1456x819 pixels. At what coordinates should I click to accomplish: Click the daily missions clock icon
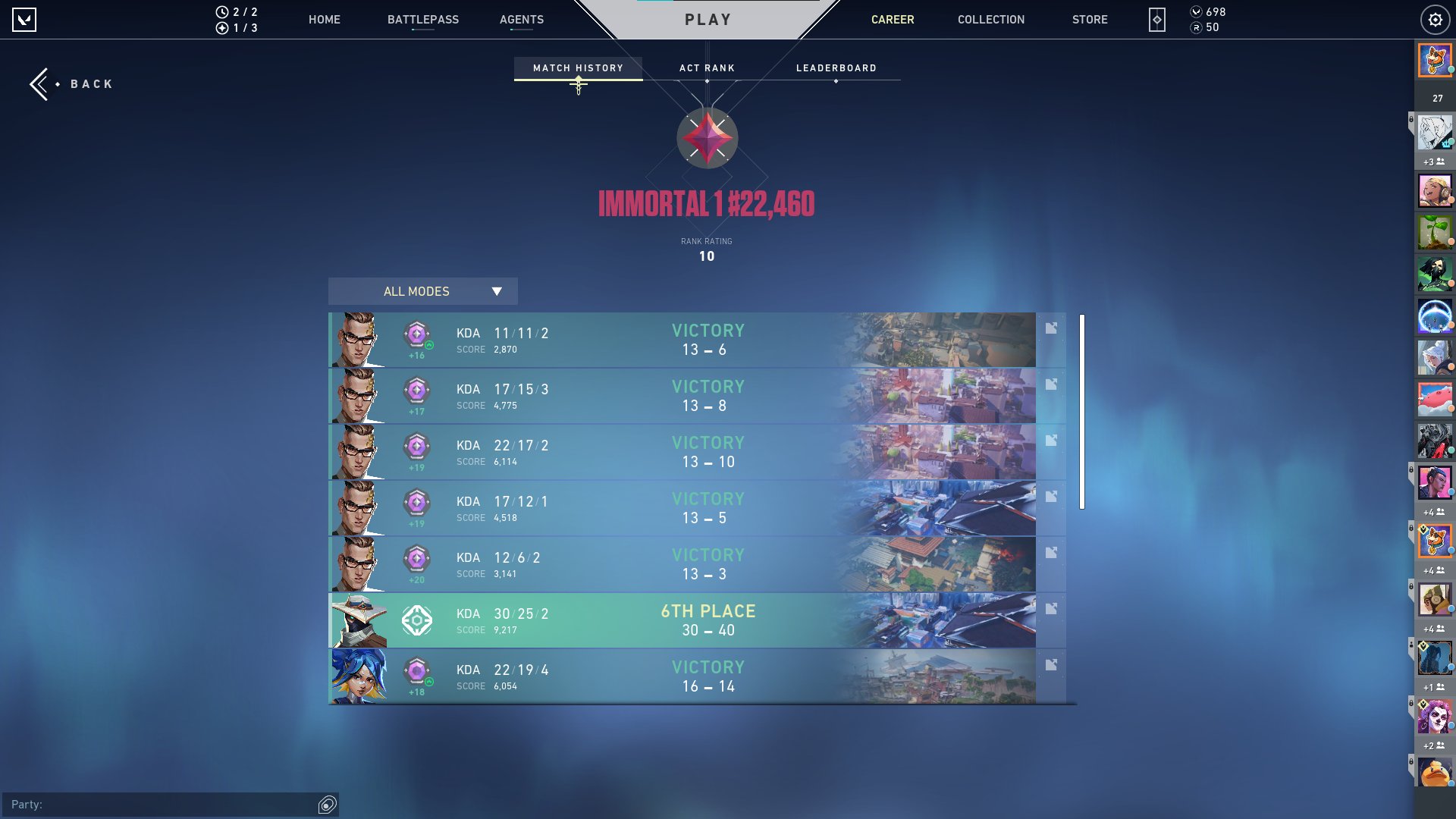click(221, 11)
